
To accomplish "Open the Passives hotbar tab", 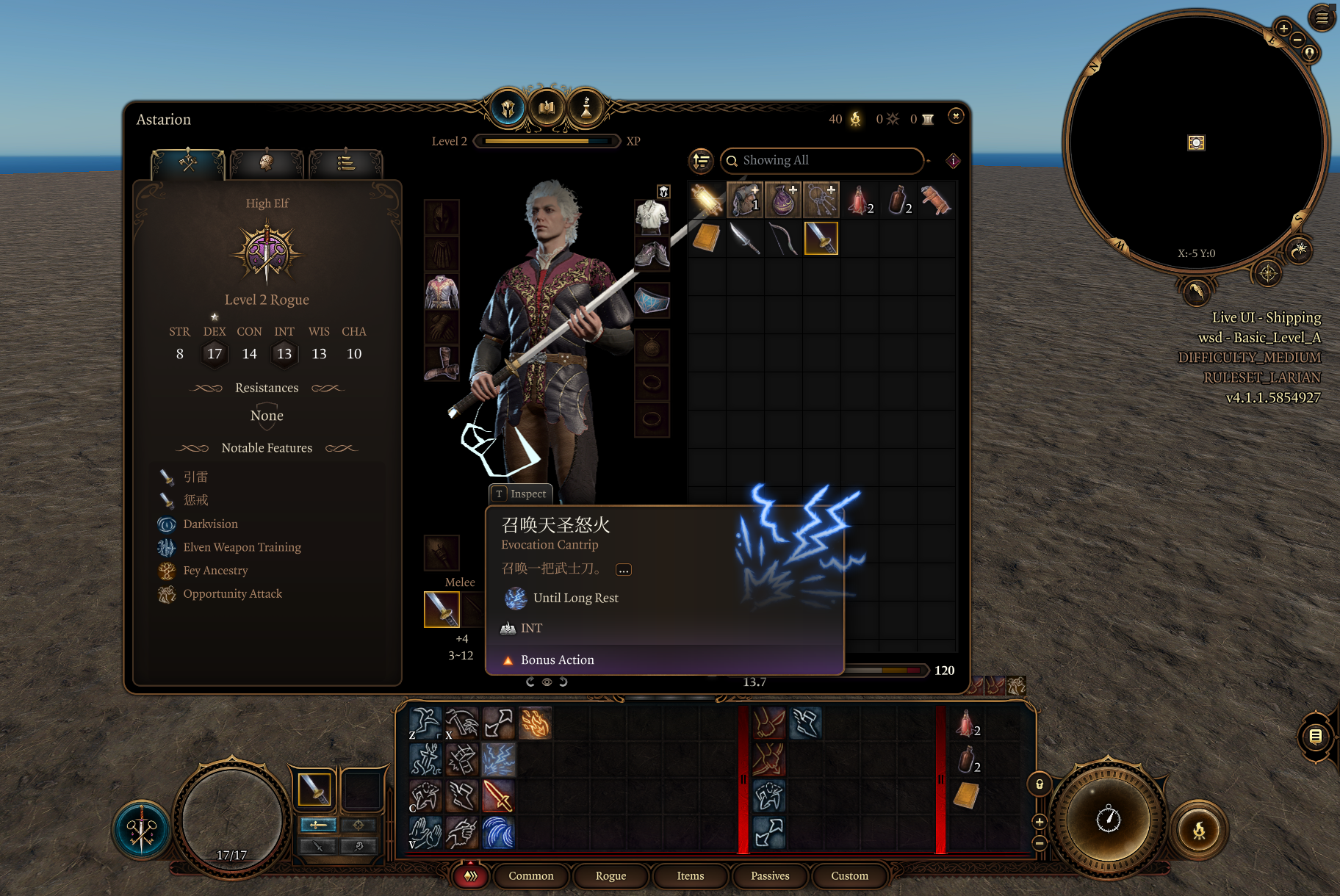I will (770, 875).
